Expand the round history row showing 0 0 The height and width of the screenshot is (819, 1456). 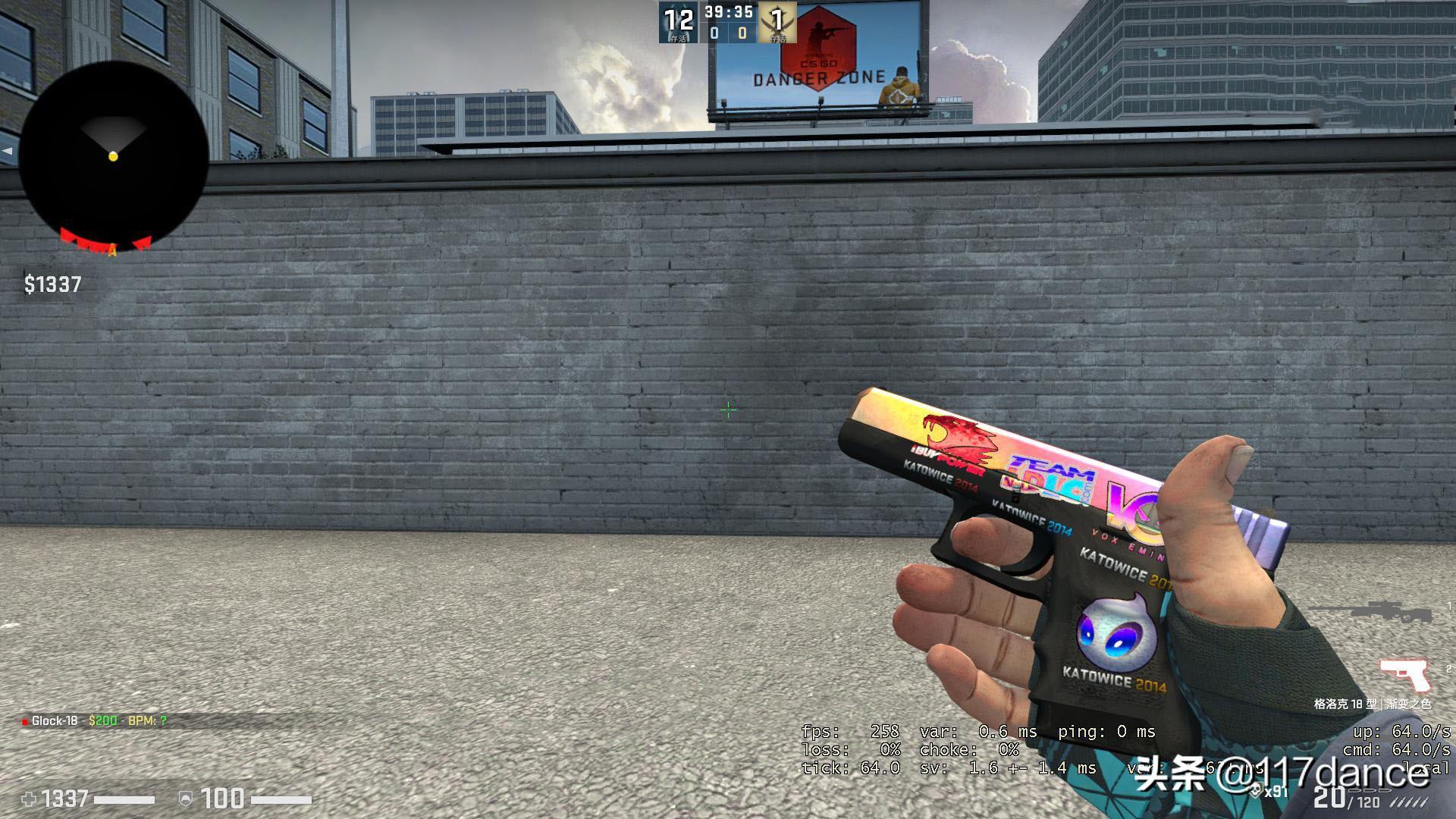coord(728,33)
